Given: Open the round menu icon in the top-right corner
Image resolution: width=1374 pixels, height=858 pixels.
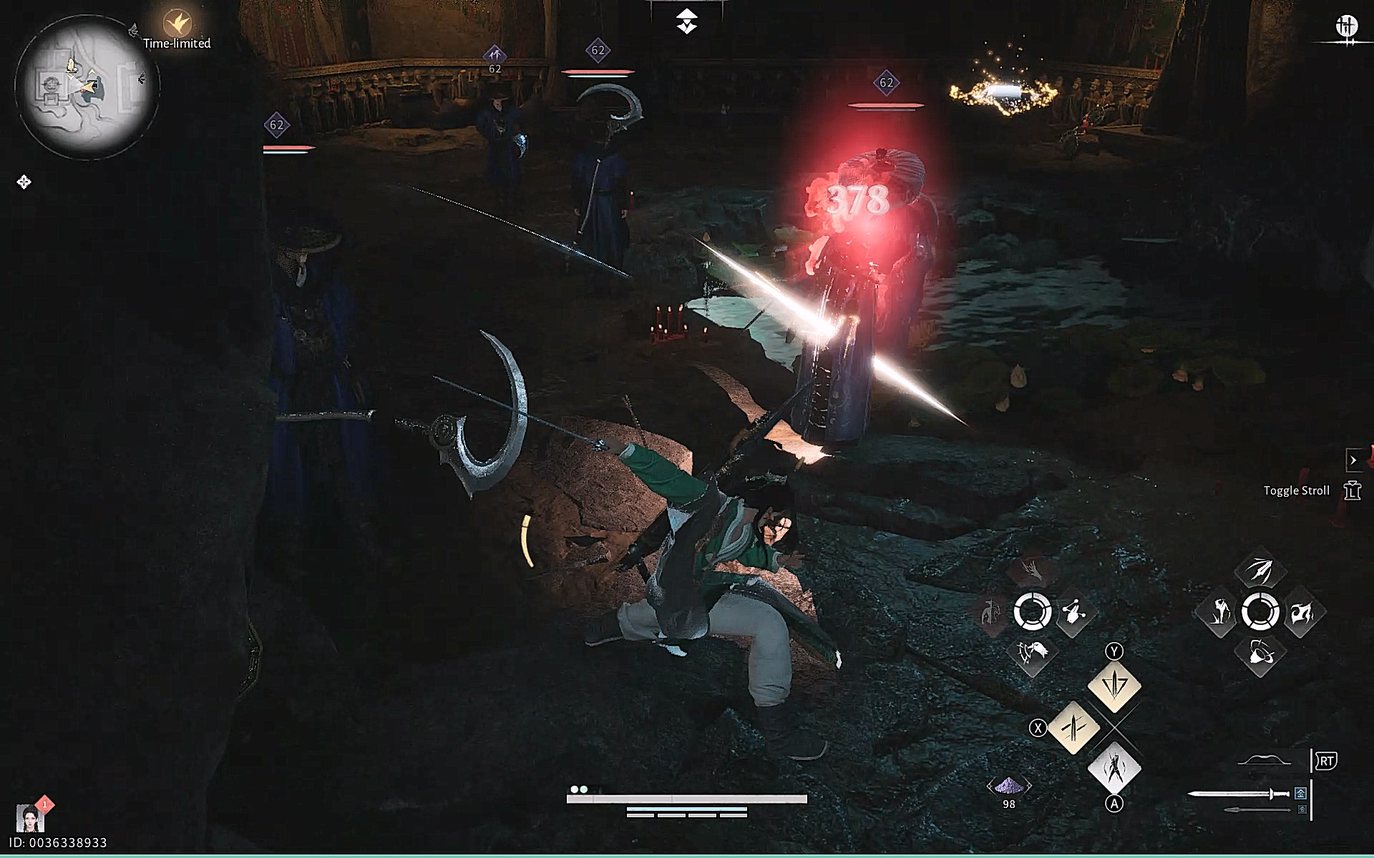Looking at the screenshot, I should point(1346,27).
